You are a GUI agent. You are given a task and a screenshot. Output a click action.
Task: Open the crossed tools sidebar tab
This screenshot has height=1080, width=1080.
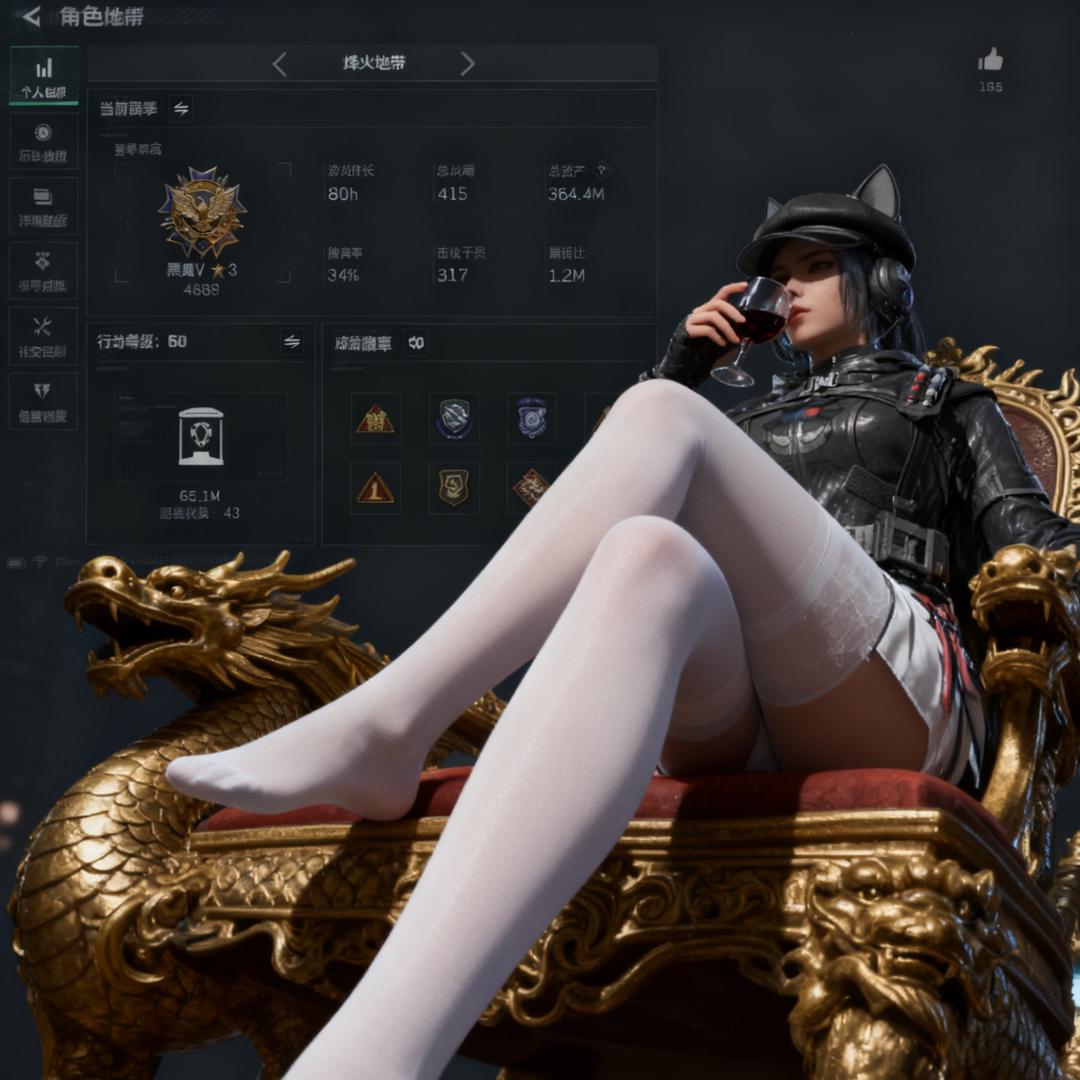click(44, 335)
